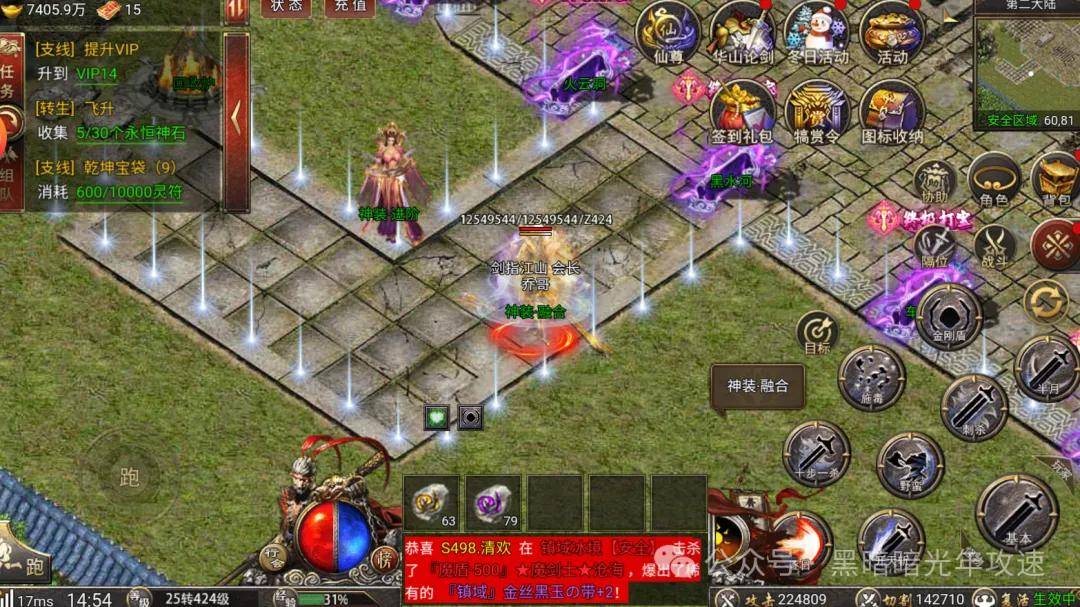Cast the 施毒 poison skill

pos(872,377)
